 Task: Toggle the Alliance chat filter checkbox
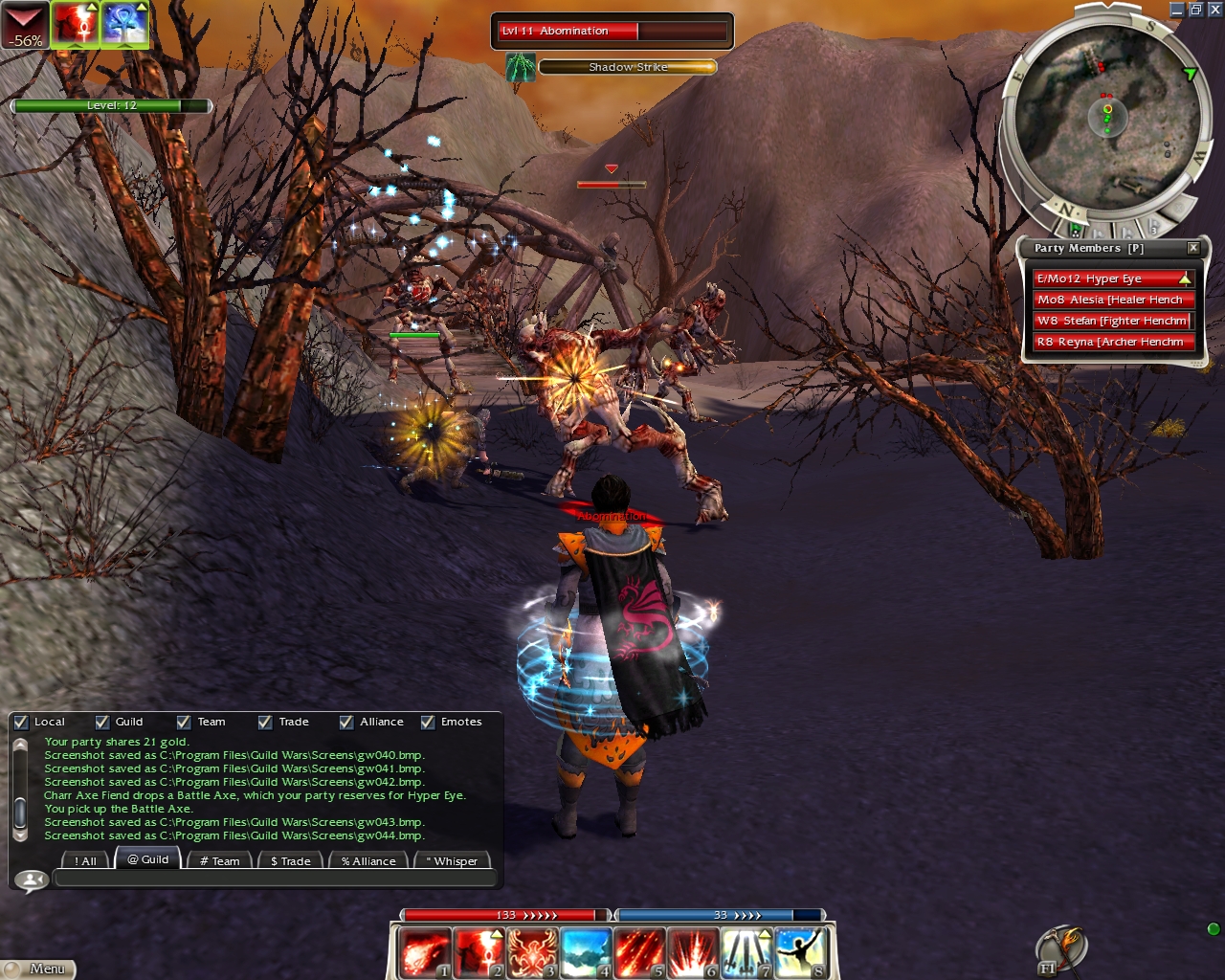click(x=346, y=722)
